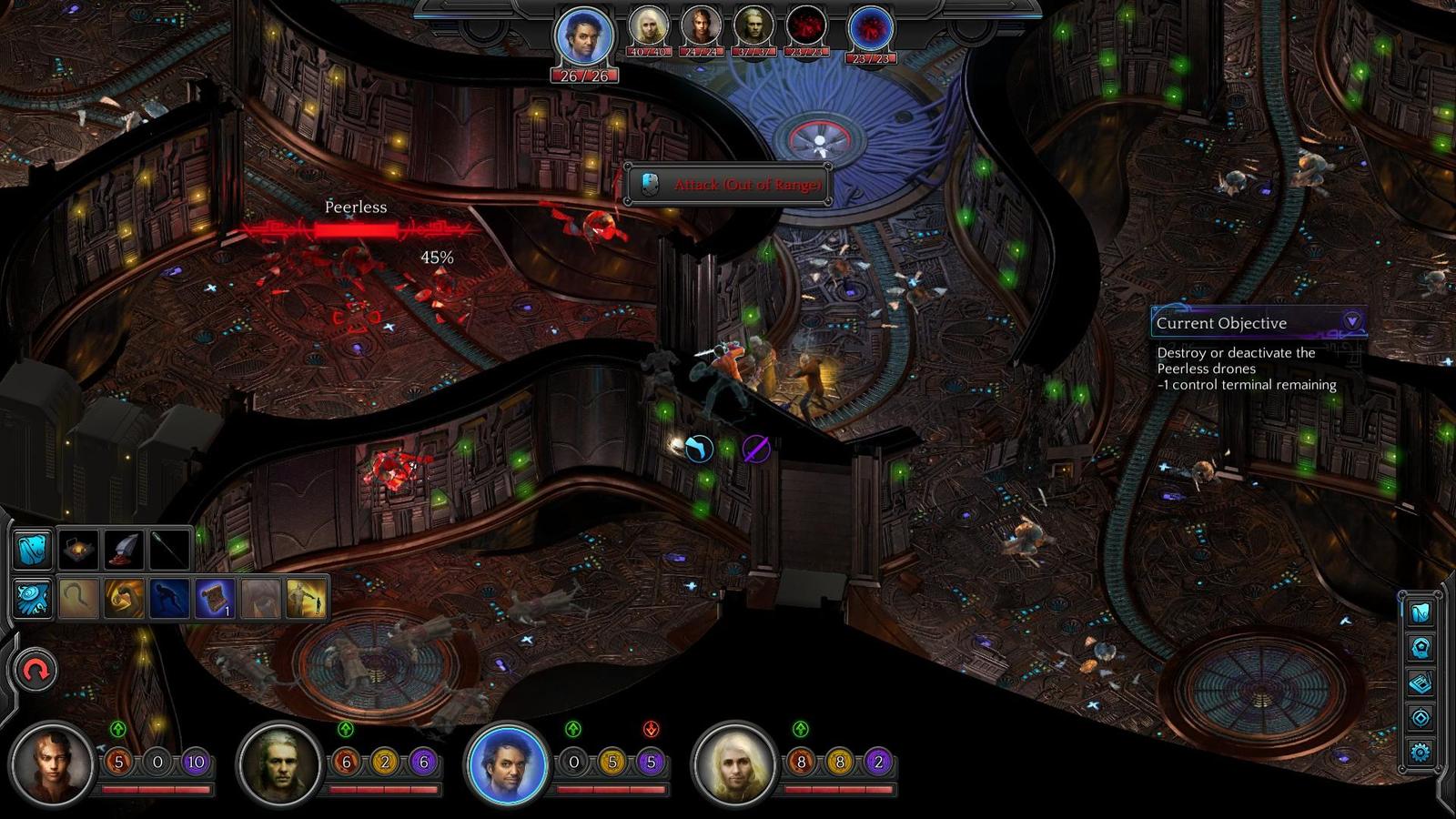Click the red end-turn arrow button
Screen dimensions: 1456x819
point(35,672)
